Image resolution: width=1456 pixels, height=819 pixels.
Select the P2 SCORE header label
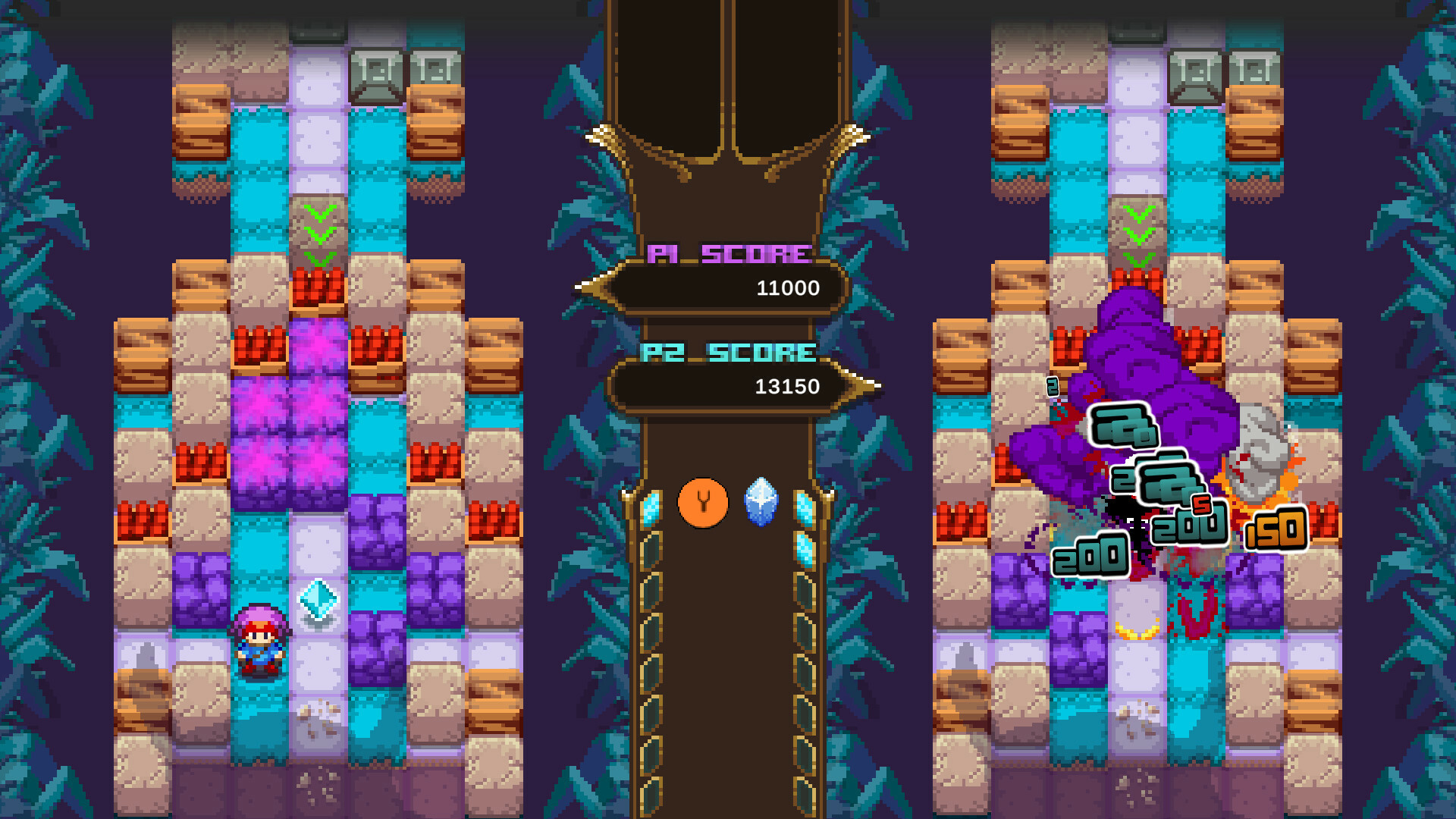tap(726, 351)
